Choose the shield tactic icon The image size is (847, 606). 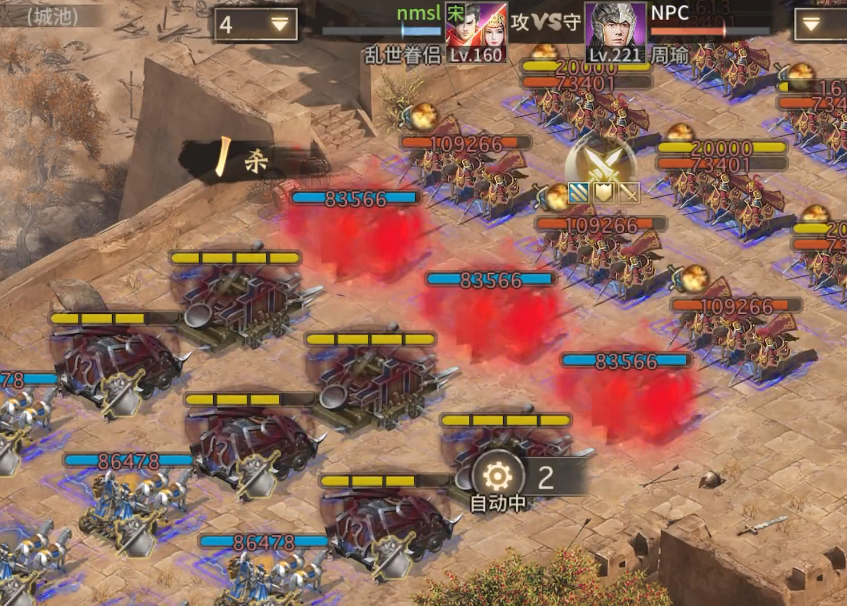pyautogui.click(x=605, y=192)
